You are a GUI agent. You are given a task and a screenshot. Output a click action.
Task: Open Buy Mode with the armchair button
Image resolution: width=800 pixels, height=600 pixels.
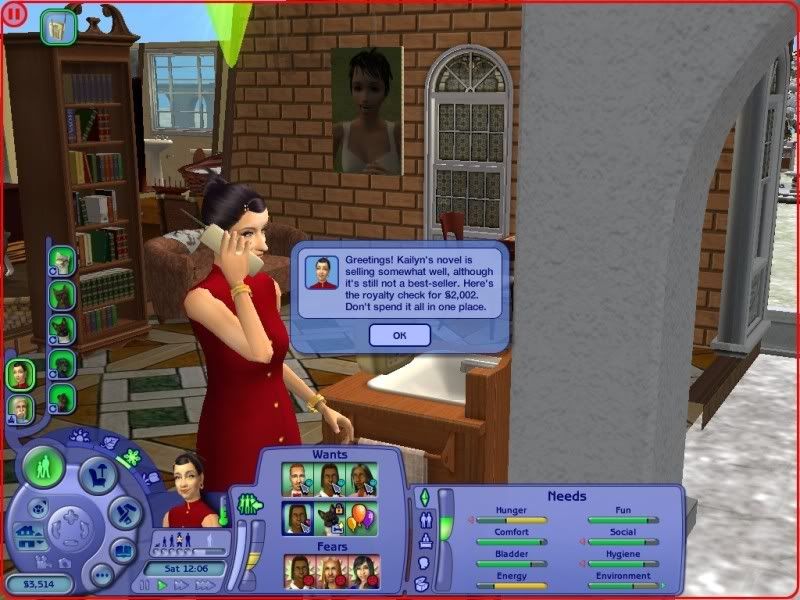pos(97,475)
